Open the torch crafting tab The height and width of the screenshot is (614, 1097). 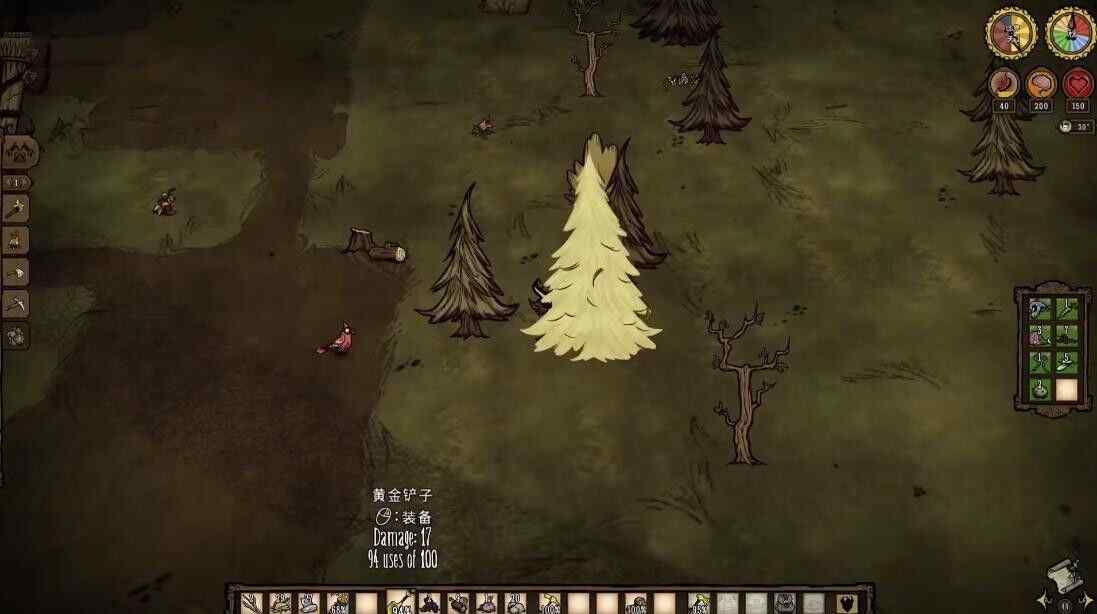(x=16, y=208)
